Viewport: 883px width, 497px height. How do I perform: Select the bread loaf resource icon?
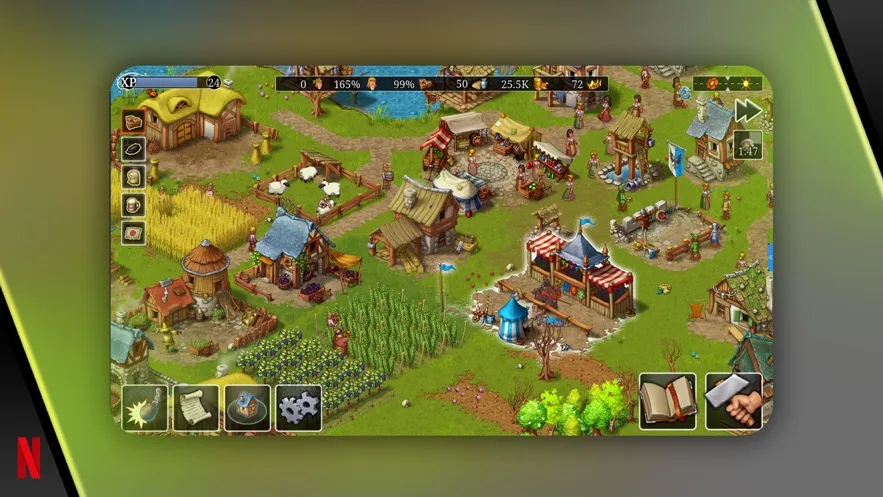pos(134,149)
